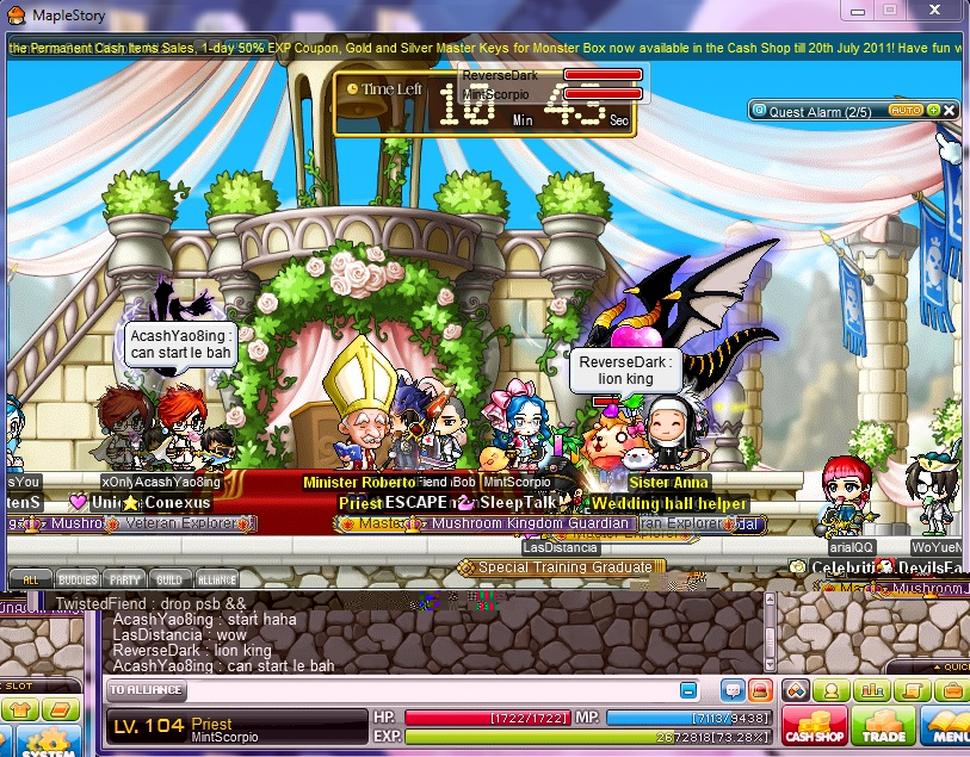970x757 pixels.
Task: Change the 'To Alliance' chat target
Action: coord(146,689)
